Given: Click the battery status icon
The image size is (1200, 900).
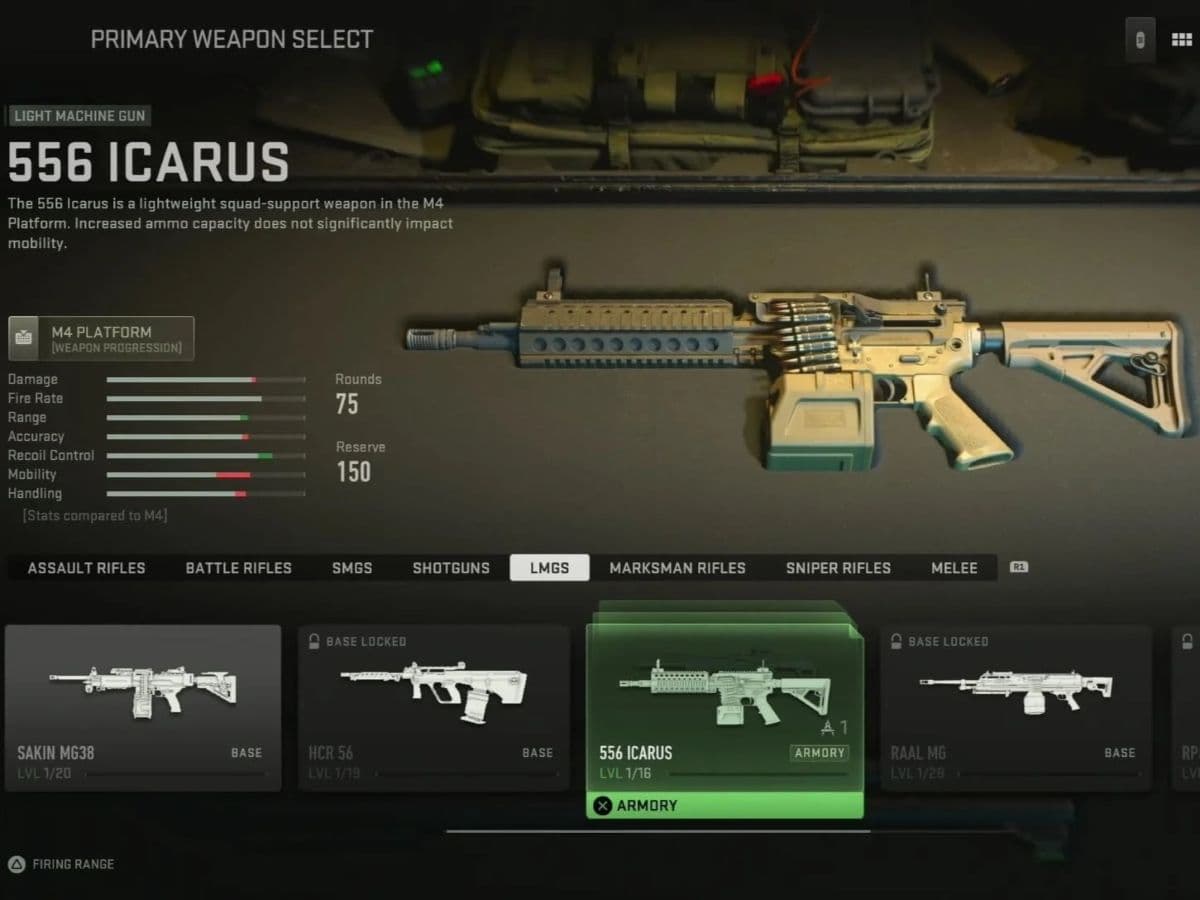Looking at the screenshot, I should 1139,40.
